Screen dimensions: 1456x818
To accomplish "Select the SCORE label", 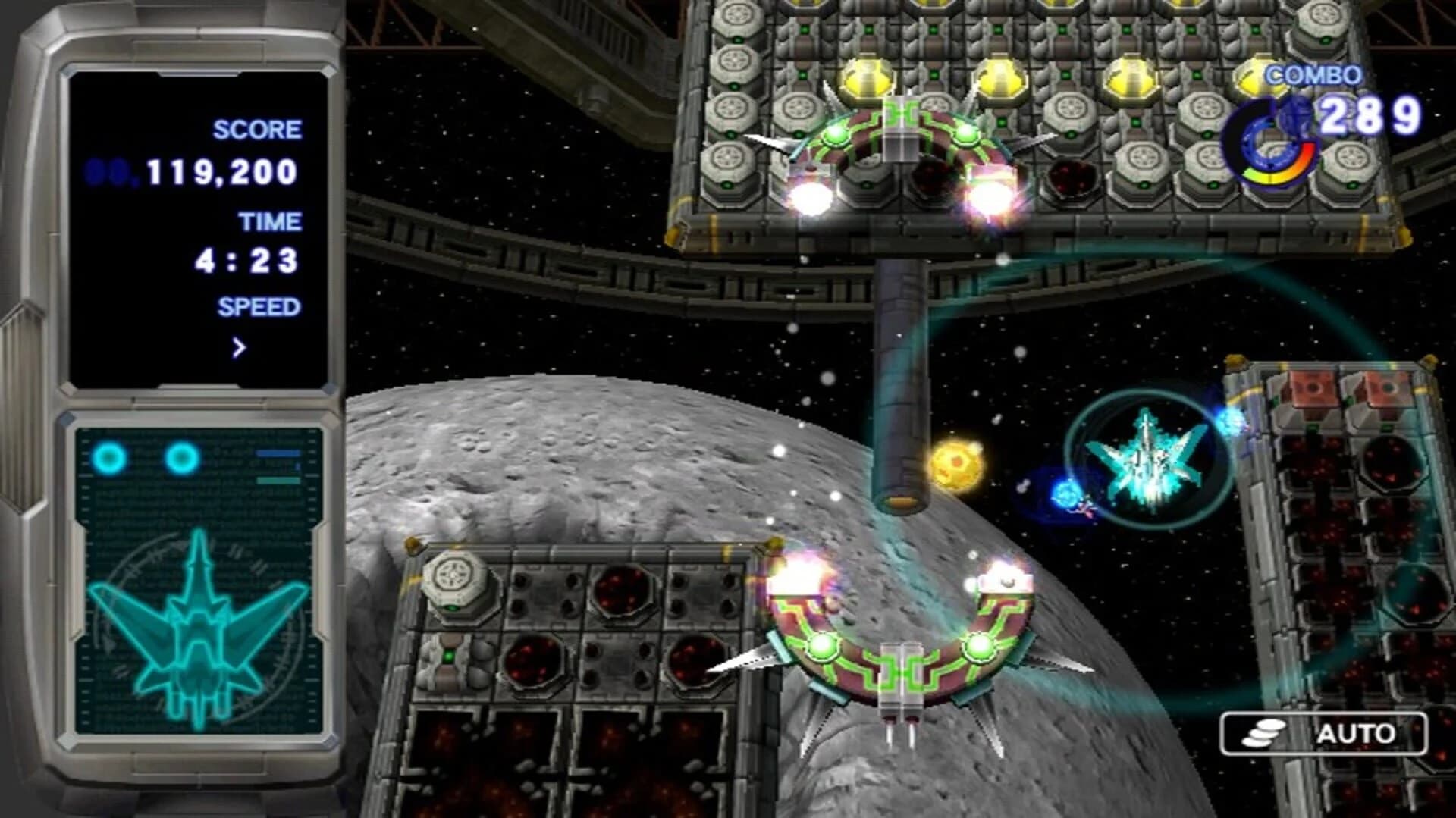I will 256,129.
